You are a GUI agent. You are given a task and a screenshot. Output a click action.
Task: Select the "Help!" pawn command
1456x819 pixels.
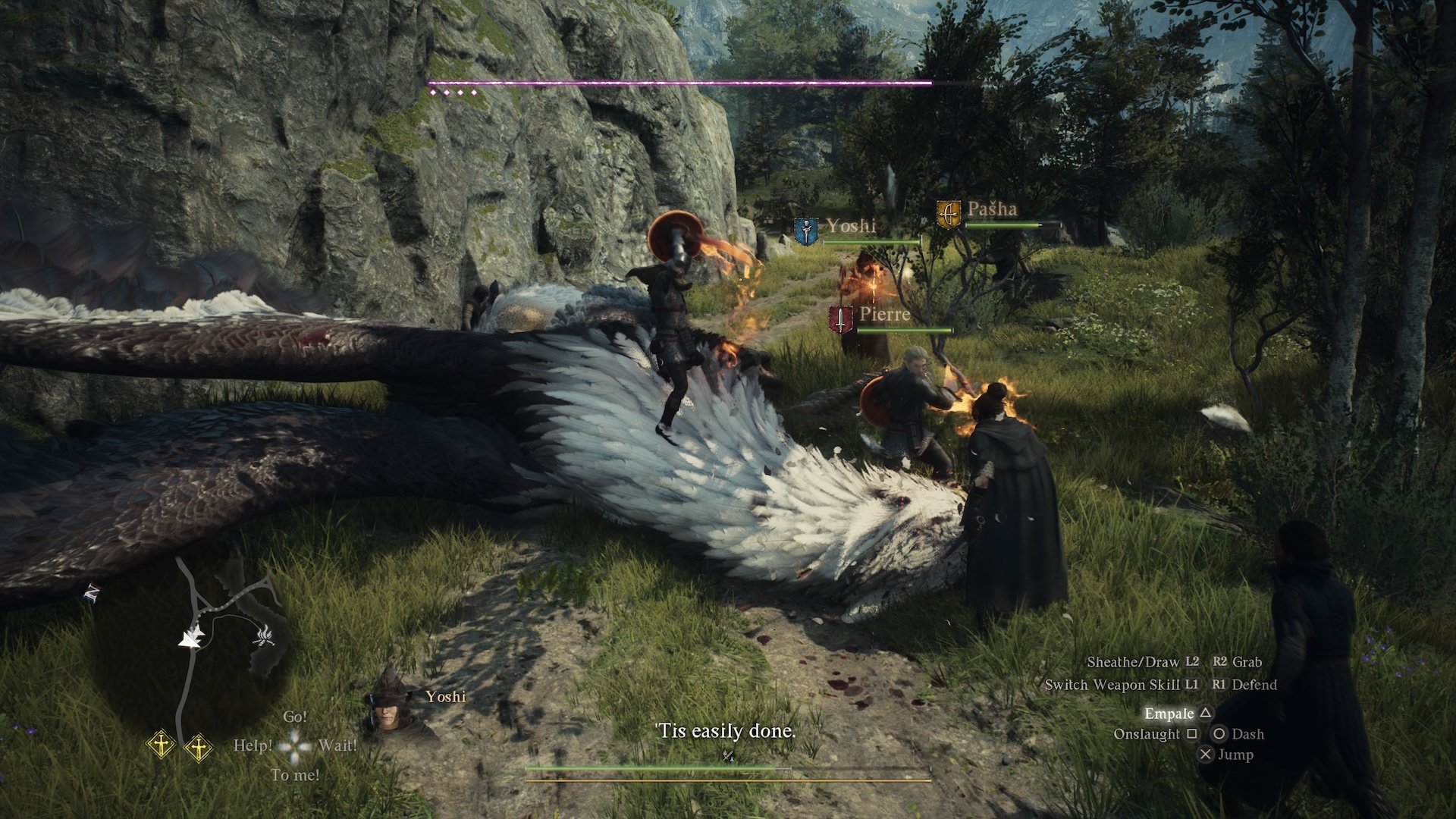pos(253,745)
